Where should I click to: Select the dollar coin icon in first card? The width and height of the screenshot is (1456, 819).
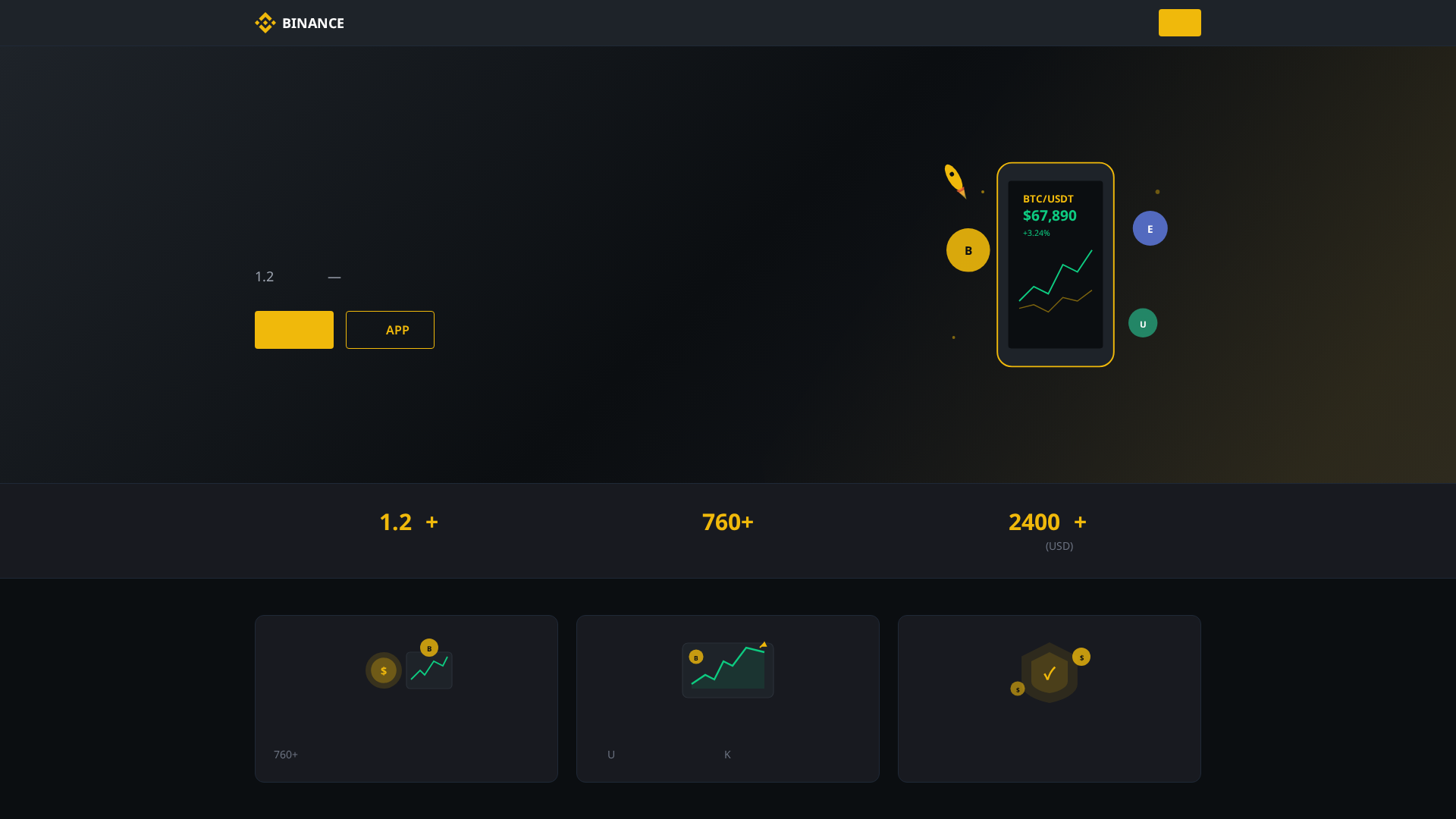[384, 670]
